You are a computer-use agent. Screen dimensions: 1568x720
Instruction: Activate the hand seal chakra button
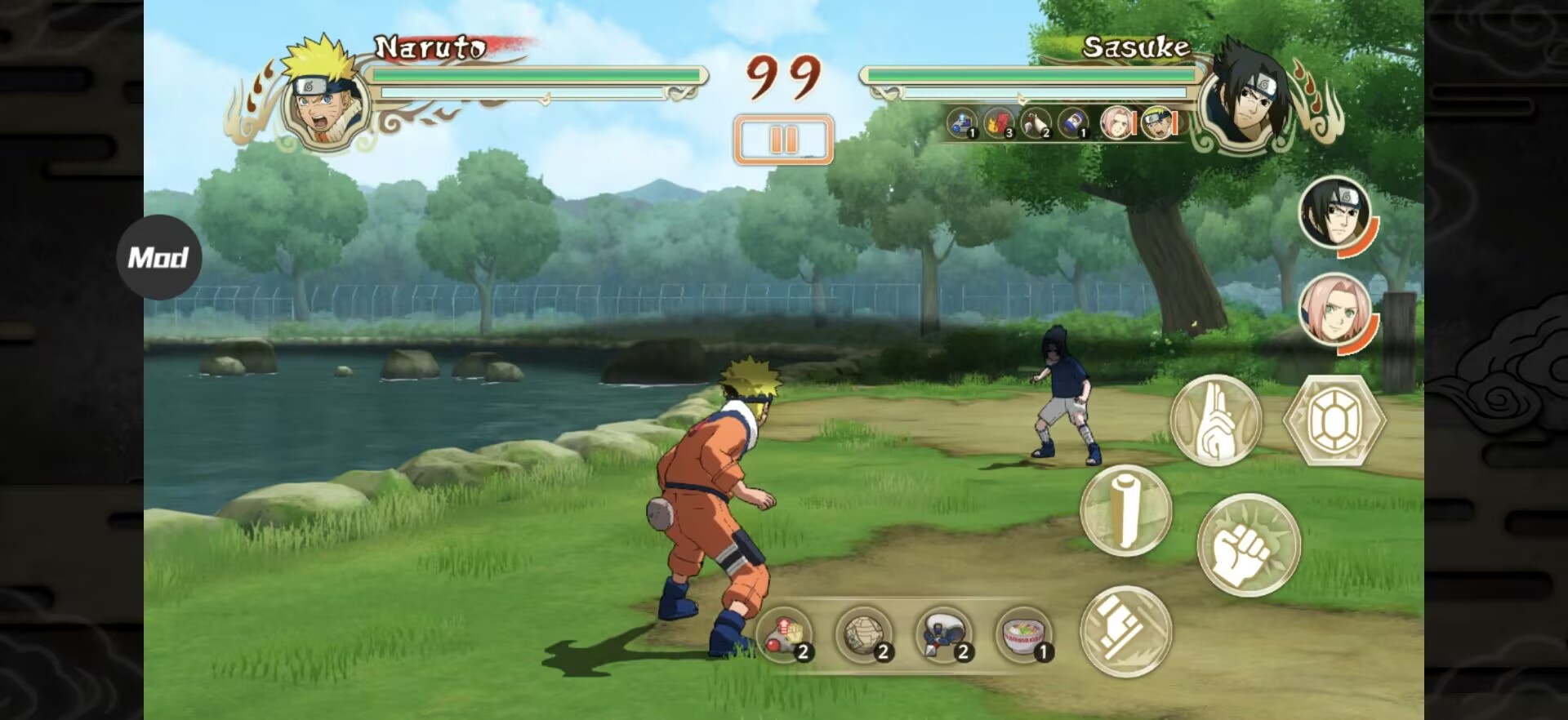pos(1215,420)
